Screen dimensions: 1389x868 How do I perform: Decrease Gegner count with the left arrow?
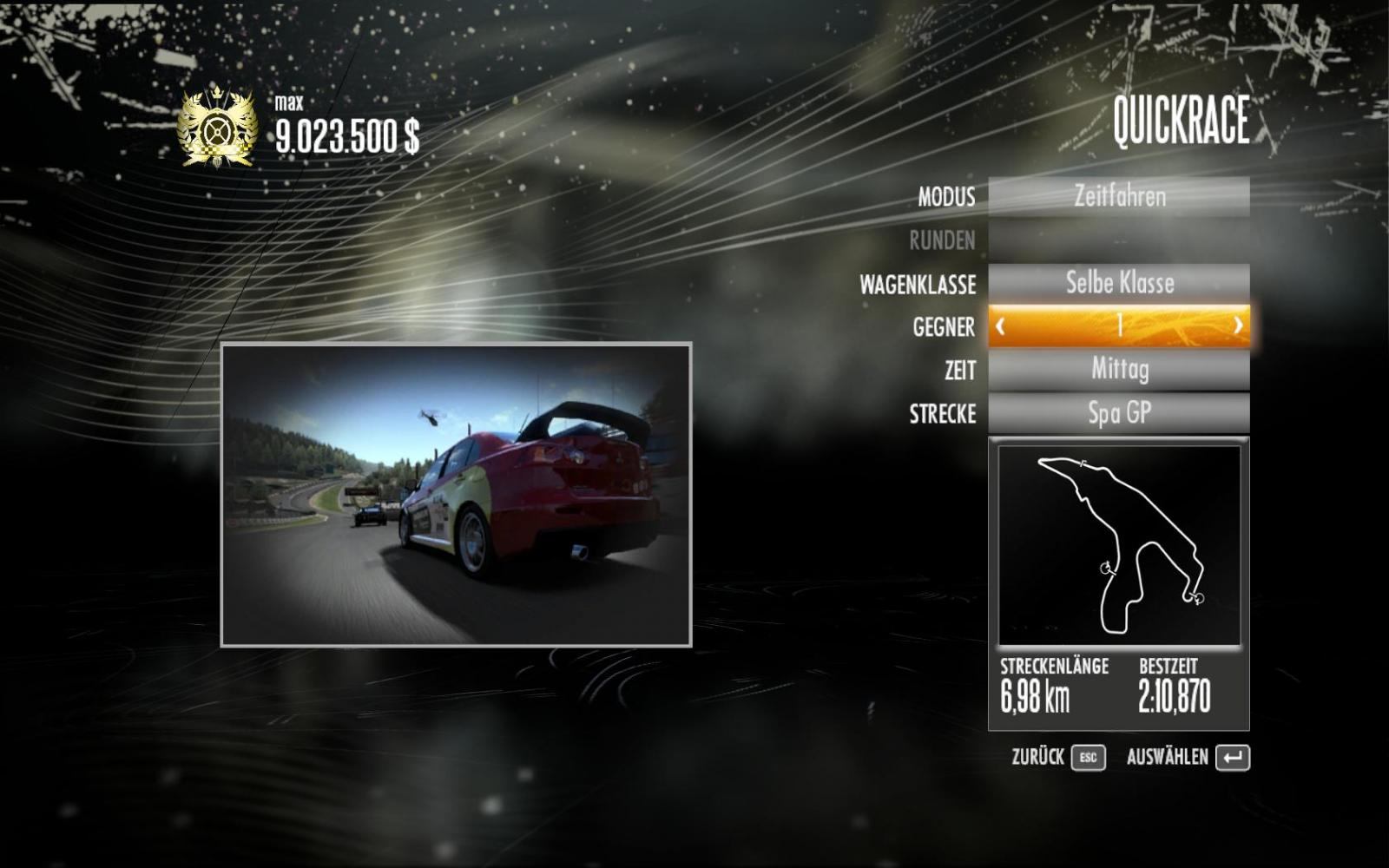click(1001, 326)
